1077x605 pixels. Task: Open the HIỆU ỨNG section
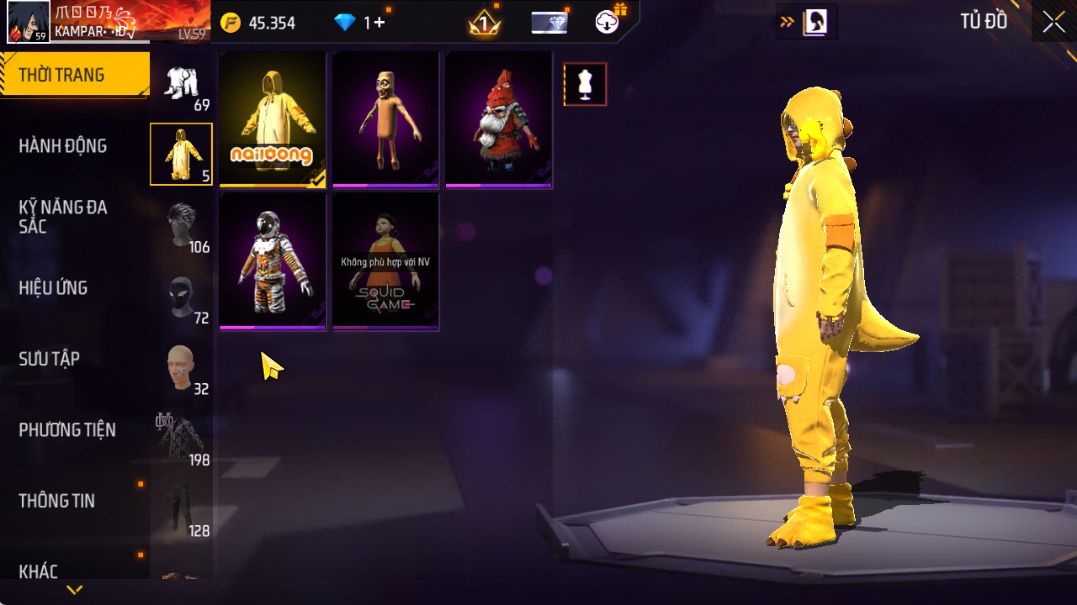coord(53,288)
